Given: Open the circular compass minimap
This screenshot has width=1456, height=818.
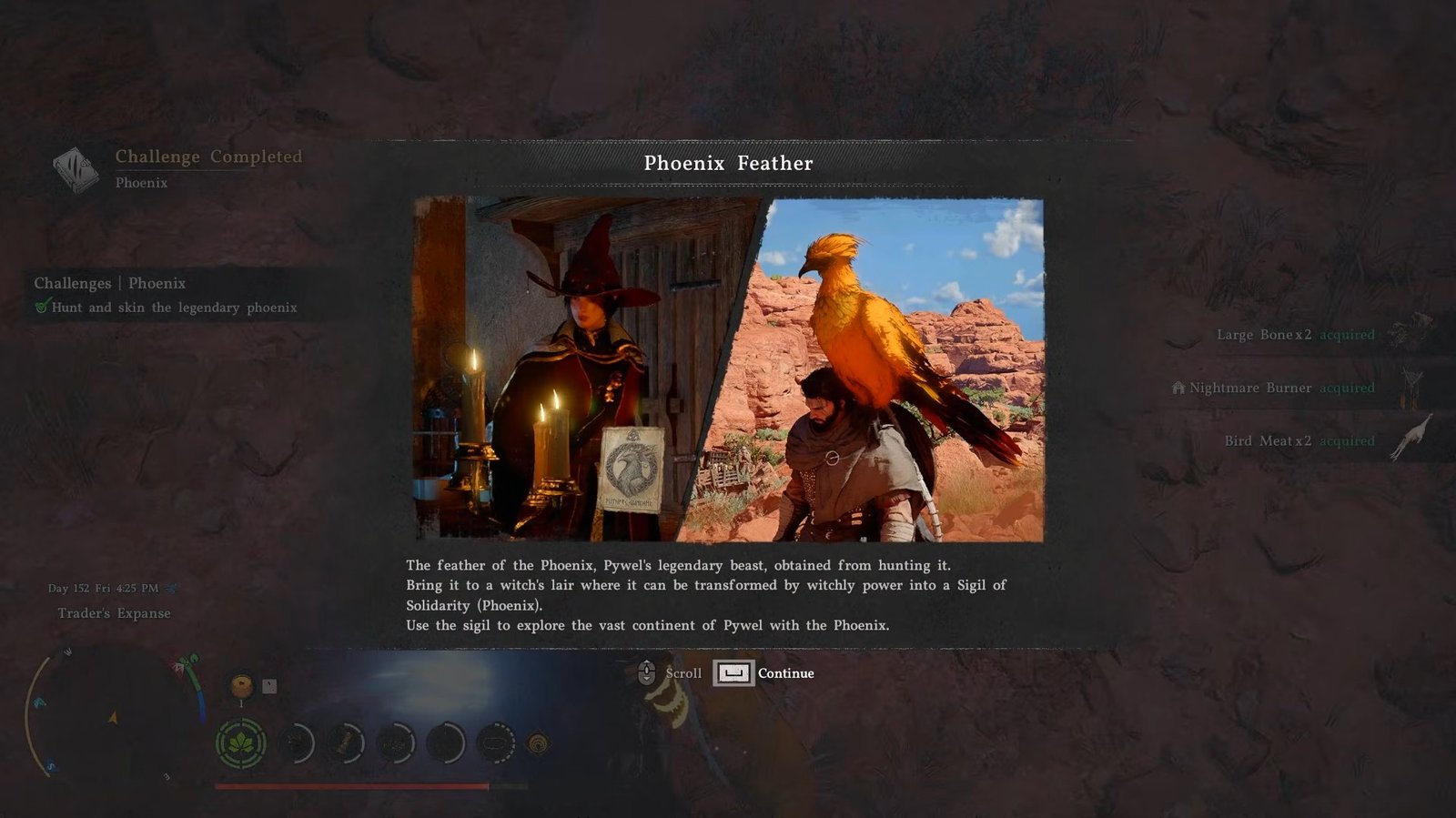Looking at the screenshot, I should [x=114, y=715].
